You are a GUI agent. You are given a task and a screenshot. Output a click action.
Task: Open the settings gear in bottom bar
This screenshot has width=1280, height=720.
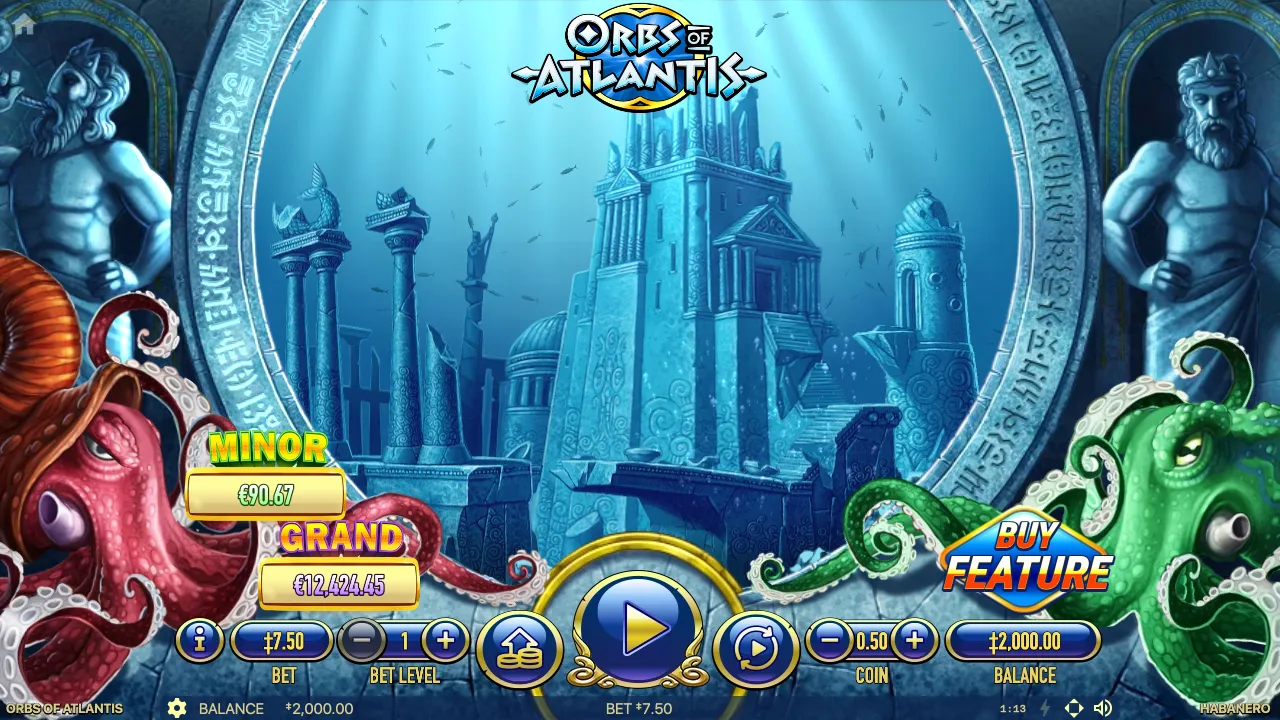[178, 708]
